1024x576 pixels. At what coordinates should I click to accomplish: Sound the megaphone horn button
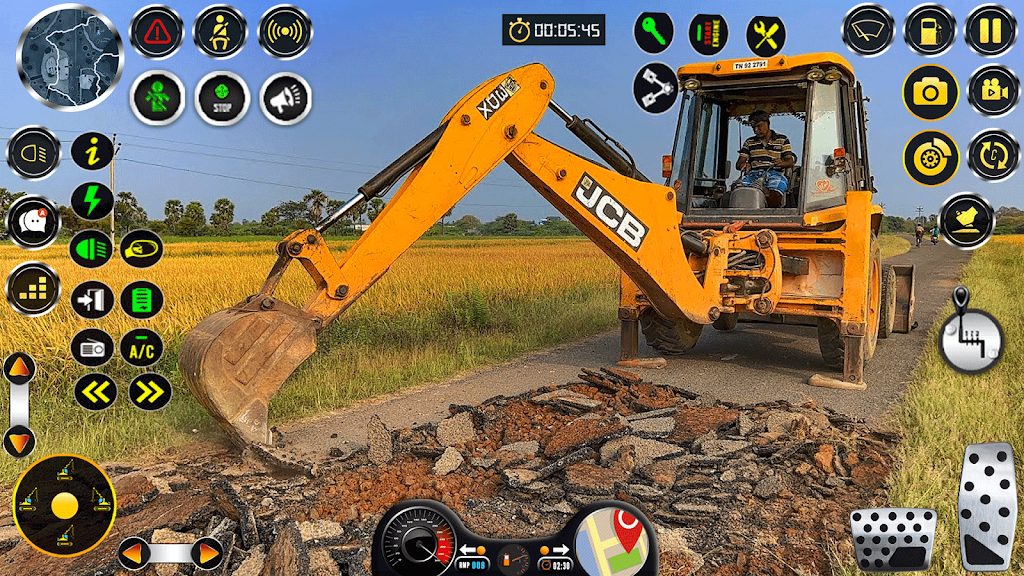point(285,98)
